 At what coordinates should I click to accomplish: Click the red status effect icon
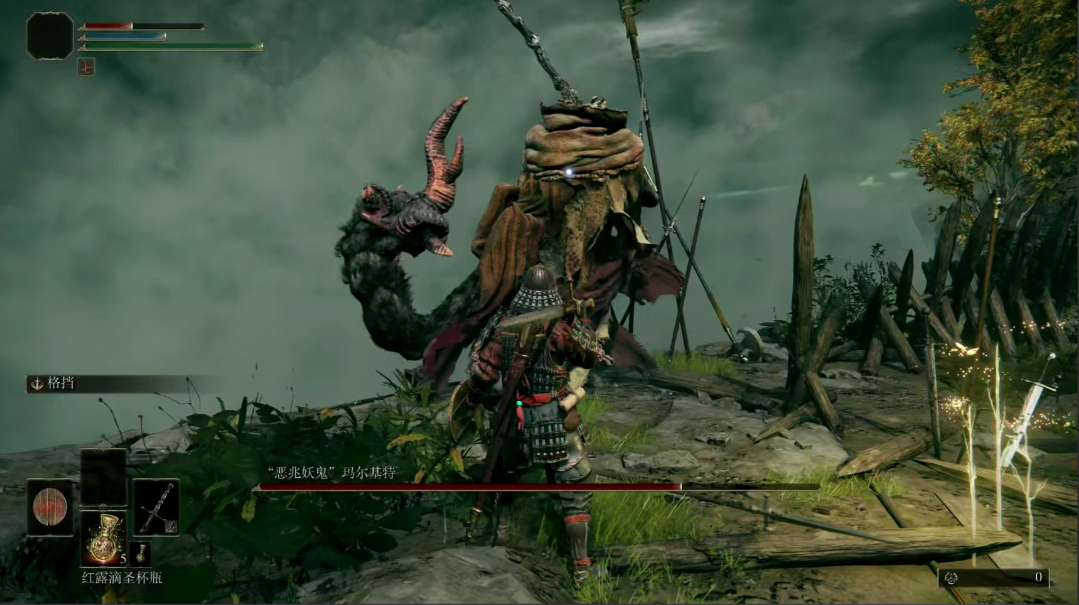86,66
